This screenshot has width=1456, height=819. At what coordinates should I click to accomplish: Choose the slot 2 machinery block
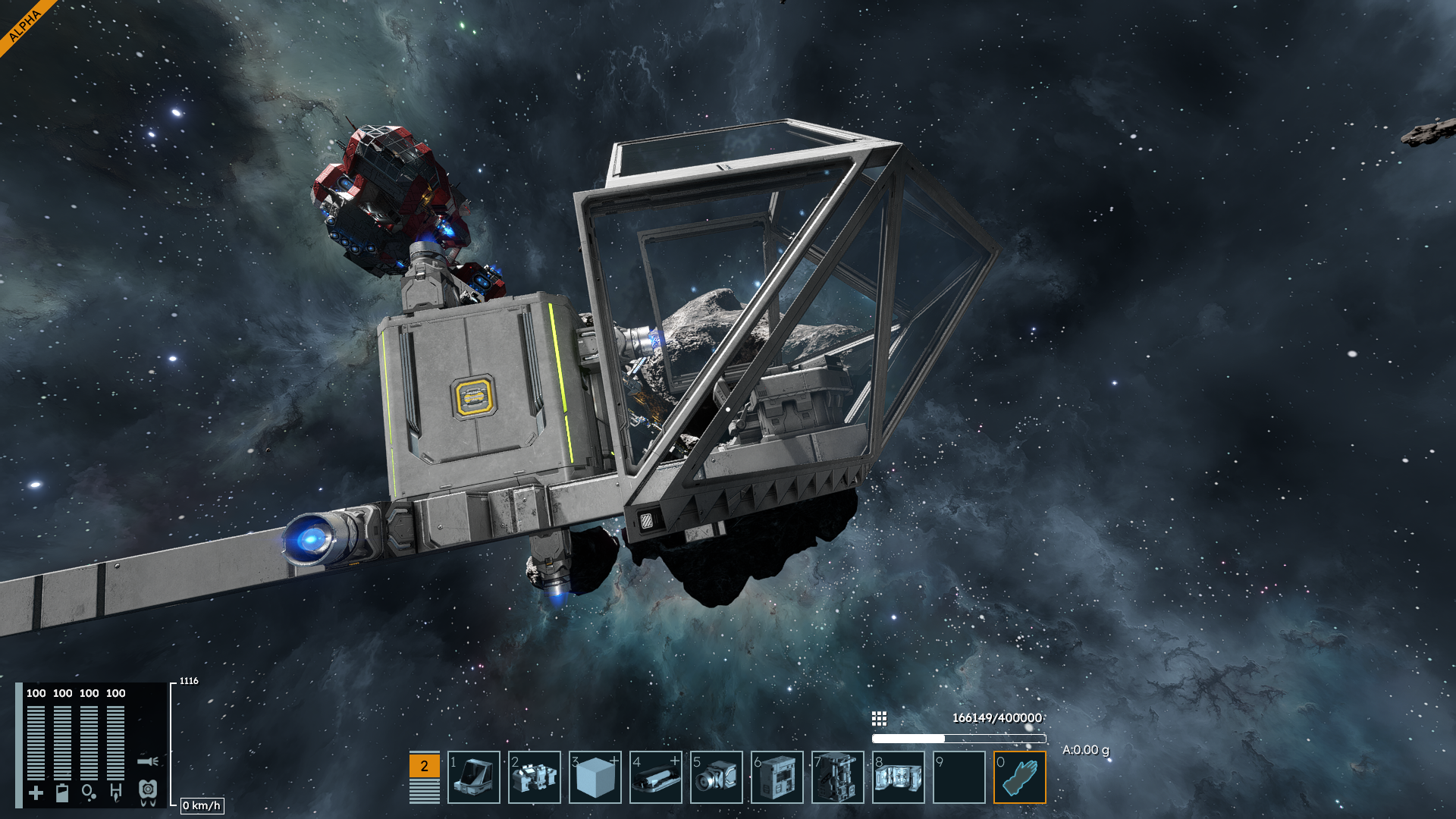click(x=535, y=777)
